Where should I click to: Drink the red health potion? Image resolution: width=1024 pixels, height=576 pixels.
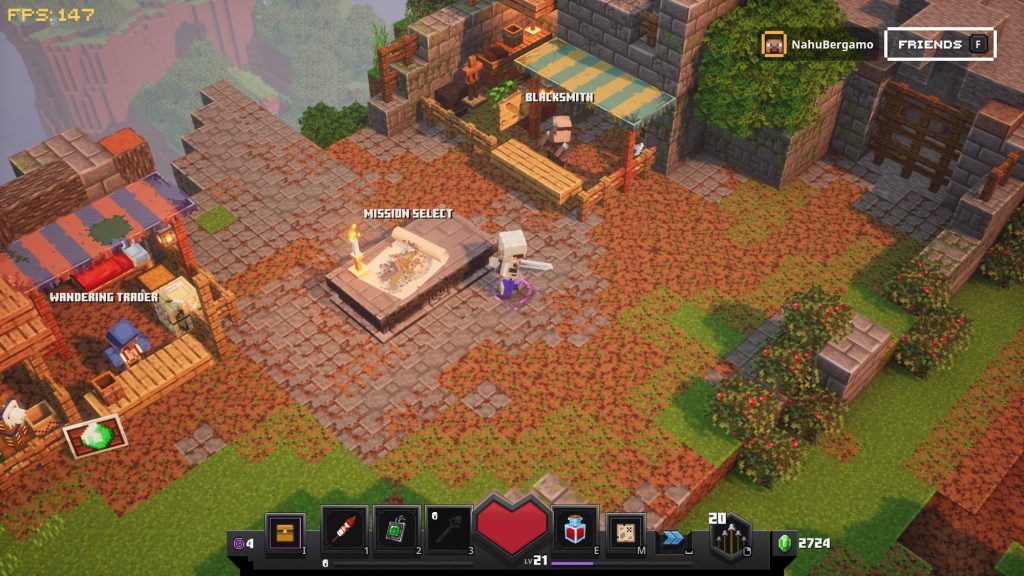coord(575,530)
